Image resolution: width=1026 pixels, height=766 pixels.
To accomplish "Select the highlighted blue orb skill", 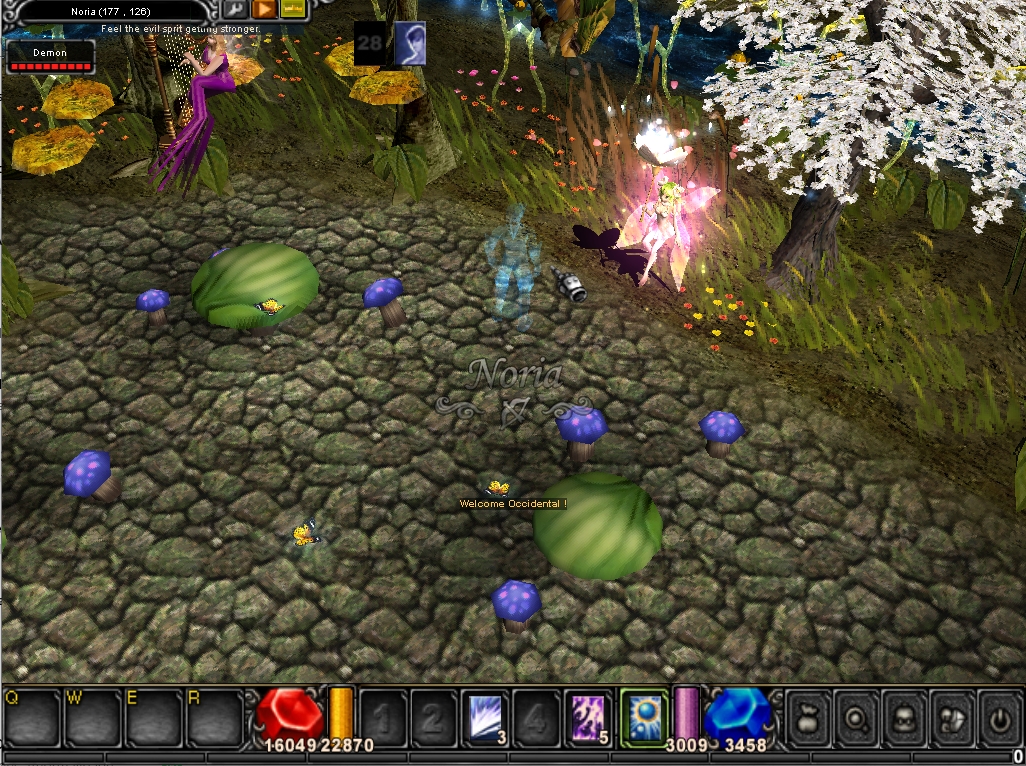I will [643, 716].
